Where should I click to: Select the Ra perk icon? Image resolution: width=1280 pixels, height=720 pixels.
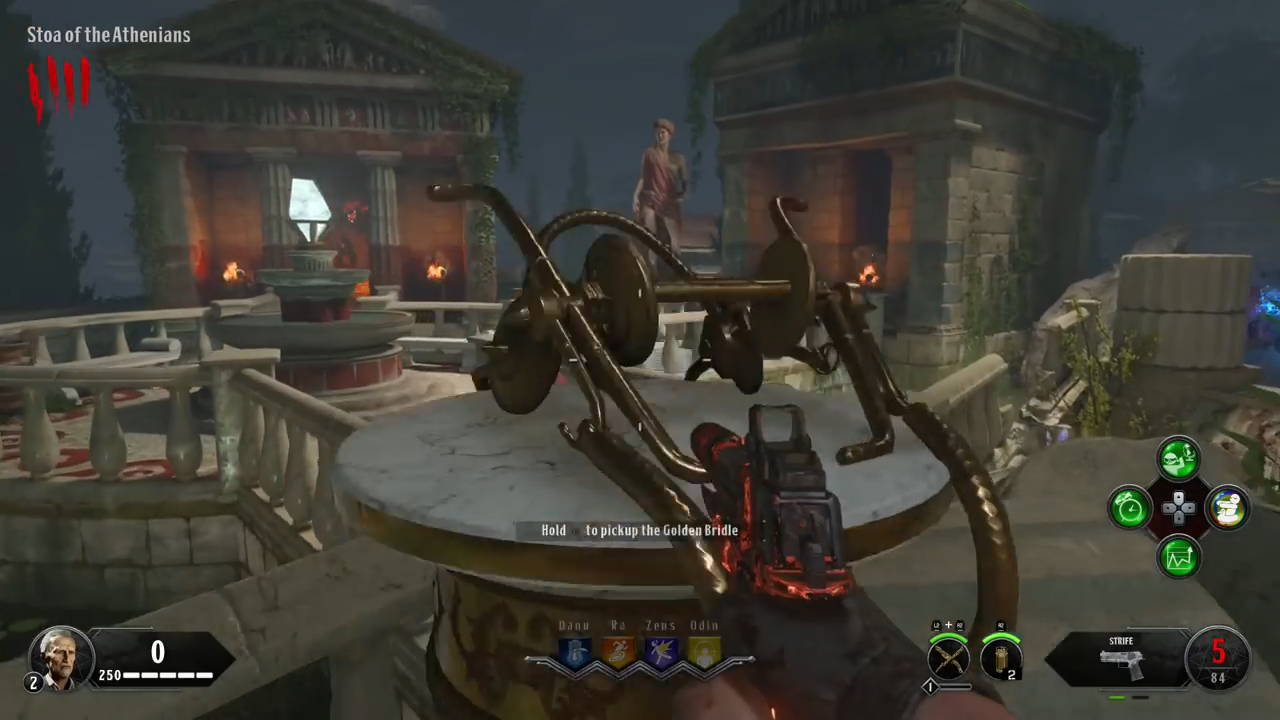coord(618,653)
